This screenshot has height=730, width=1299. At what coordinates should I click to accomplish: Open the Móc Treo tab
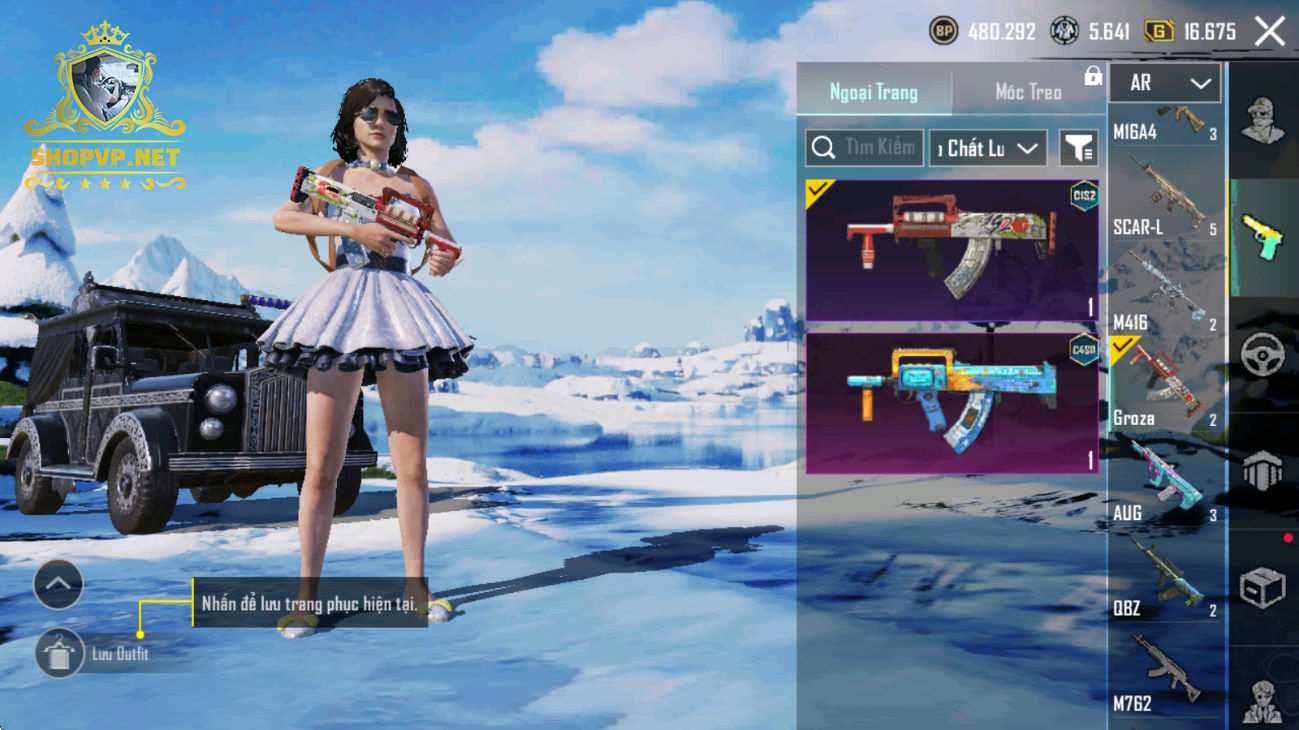1028,92
